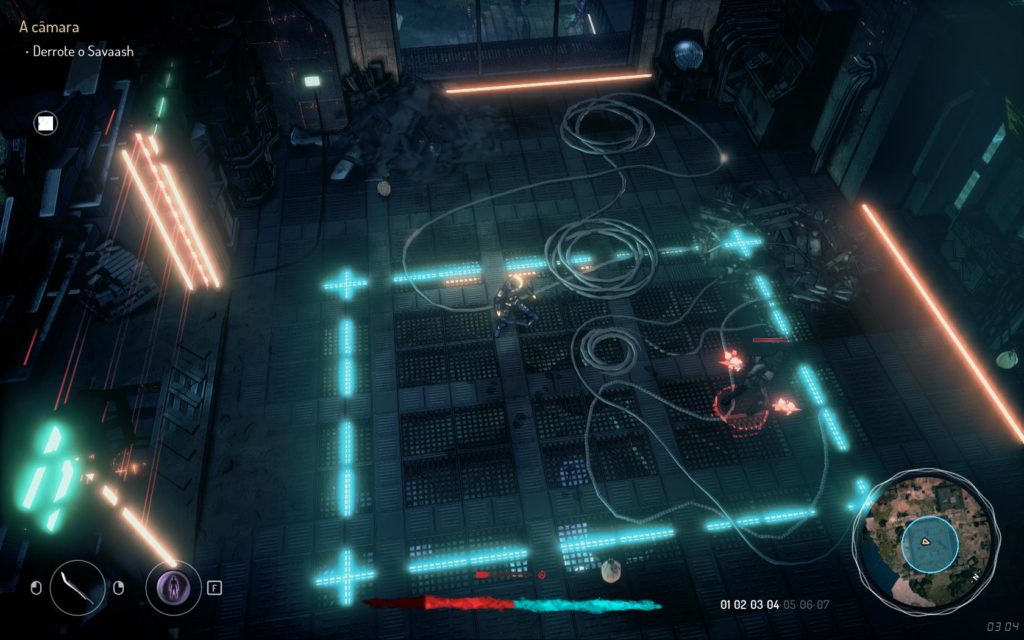Select the curved blade weapon icon
This screenshot has height=640, width=1024.
(x=77, y=586)
